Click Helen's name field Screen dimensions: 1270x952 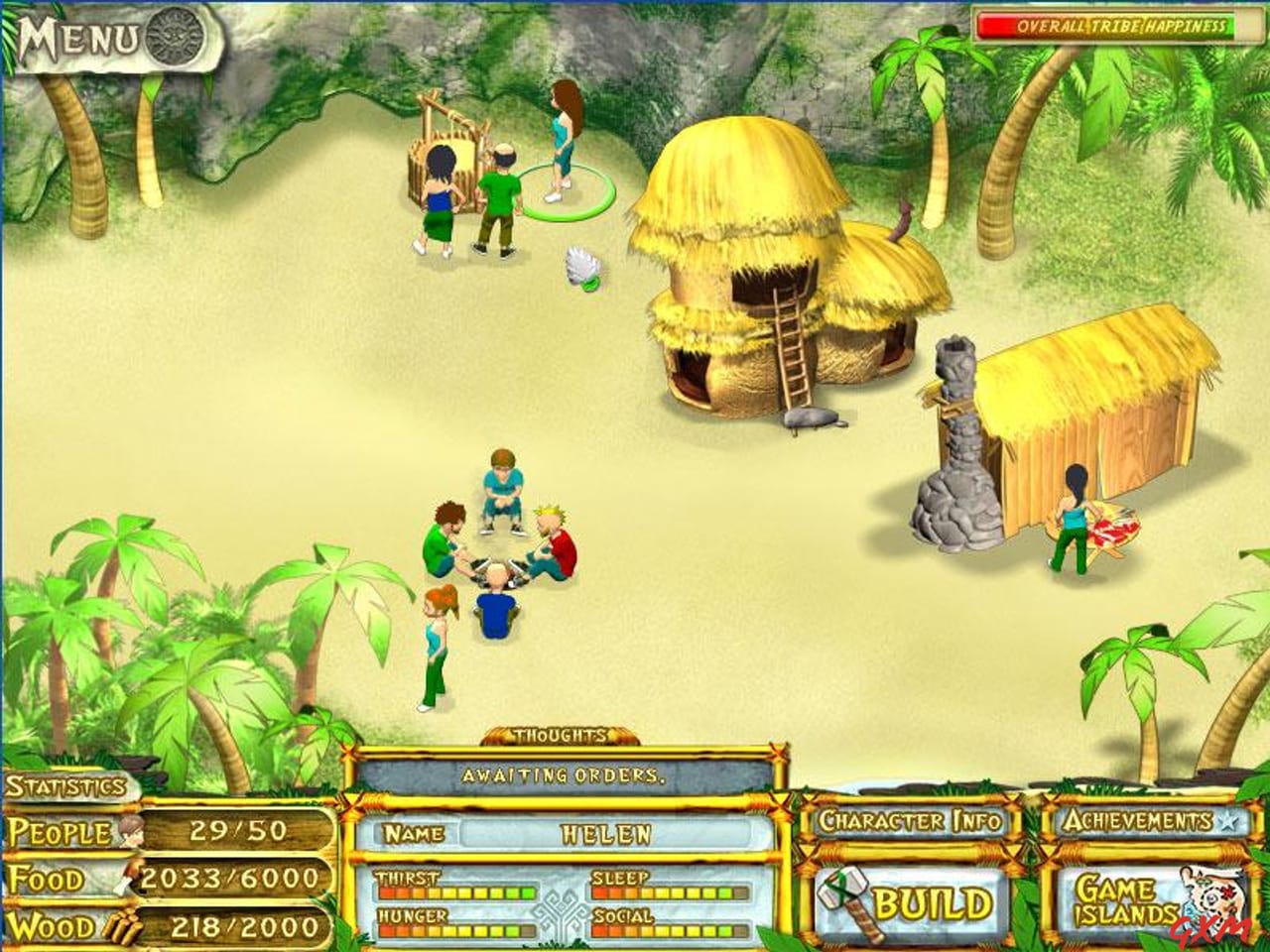point(608,836)
